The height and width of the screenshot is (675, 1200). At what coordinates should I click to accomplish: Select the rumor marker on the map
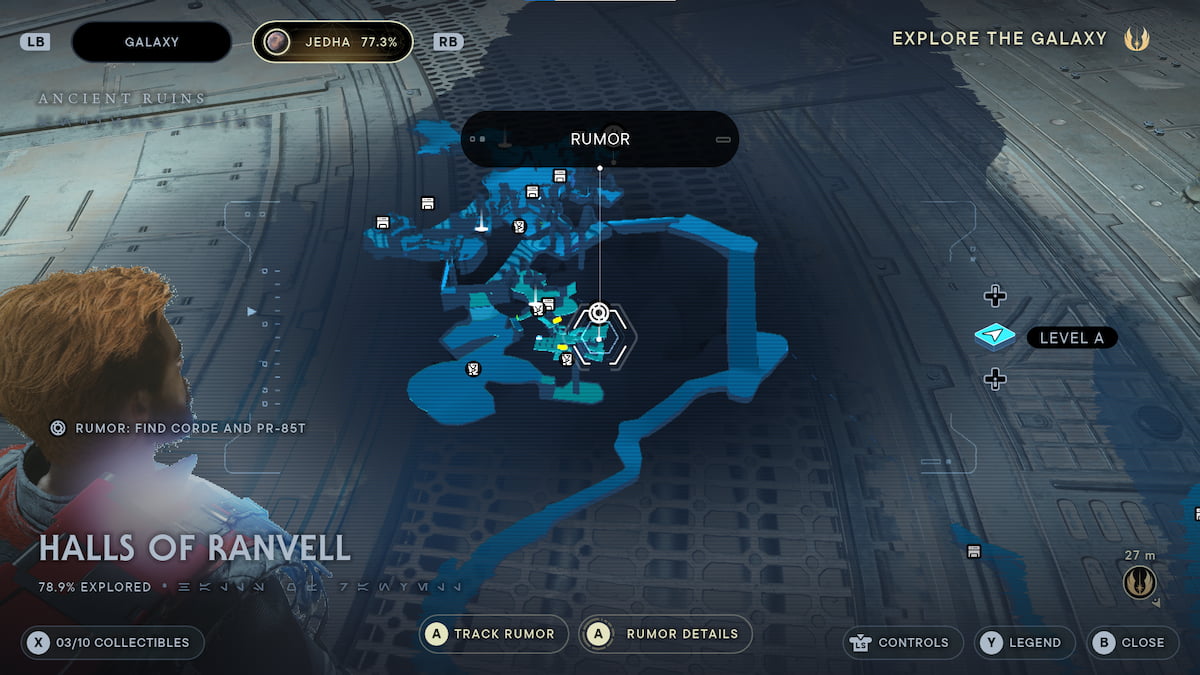pos(598,314)
